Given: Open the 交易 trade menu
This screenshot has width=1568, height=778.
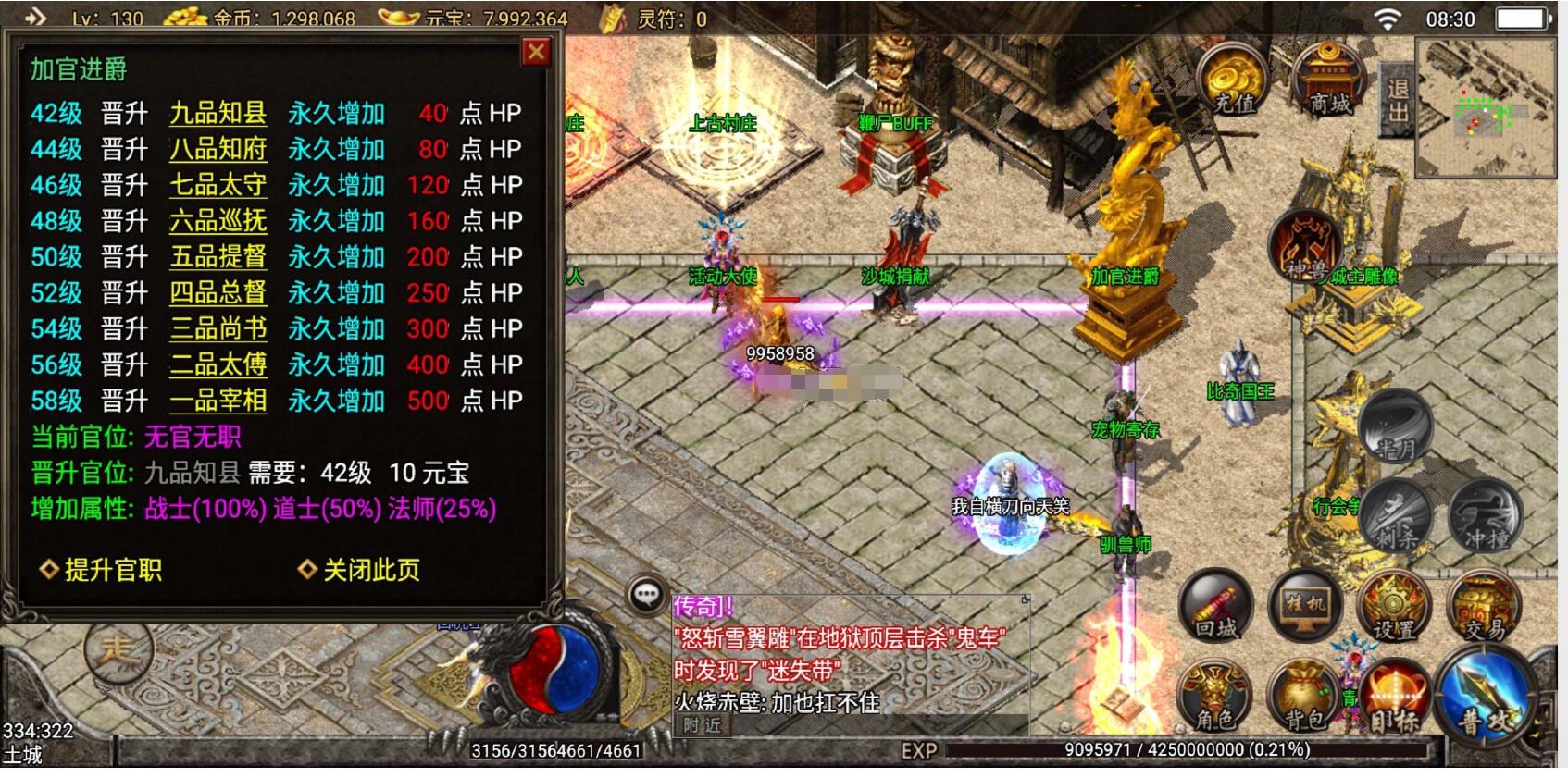Looking at the screenshot, I should click(1485, 606).
